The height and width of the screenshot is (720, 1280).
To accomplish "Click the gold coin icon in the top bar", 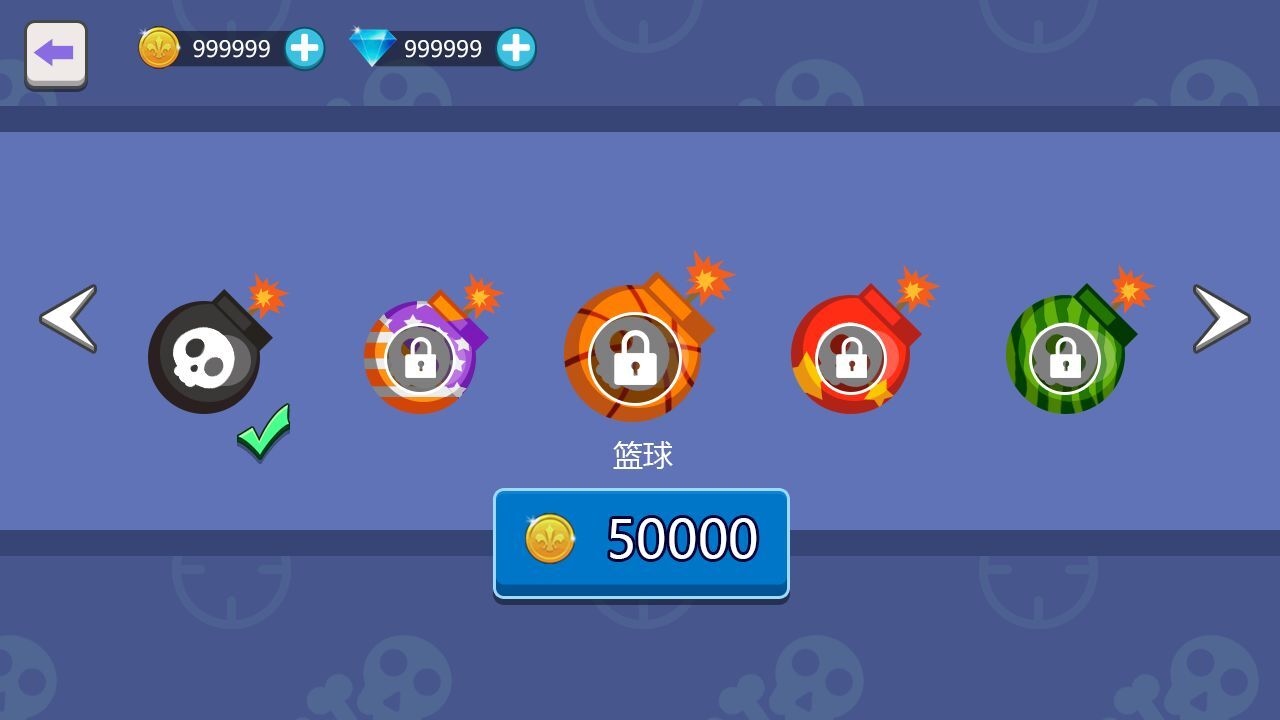I will point(160,47).
